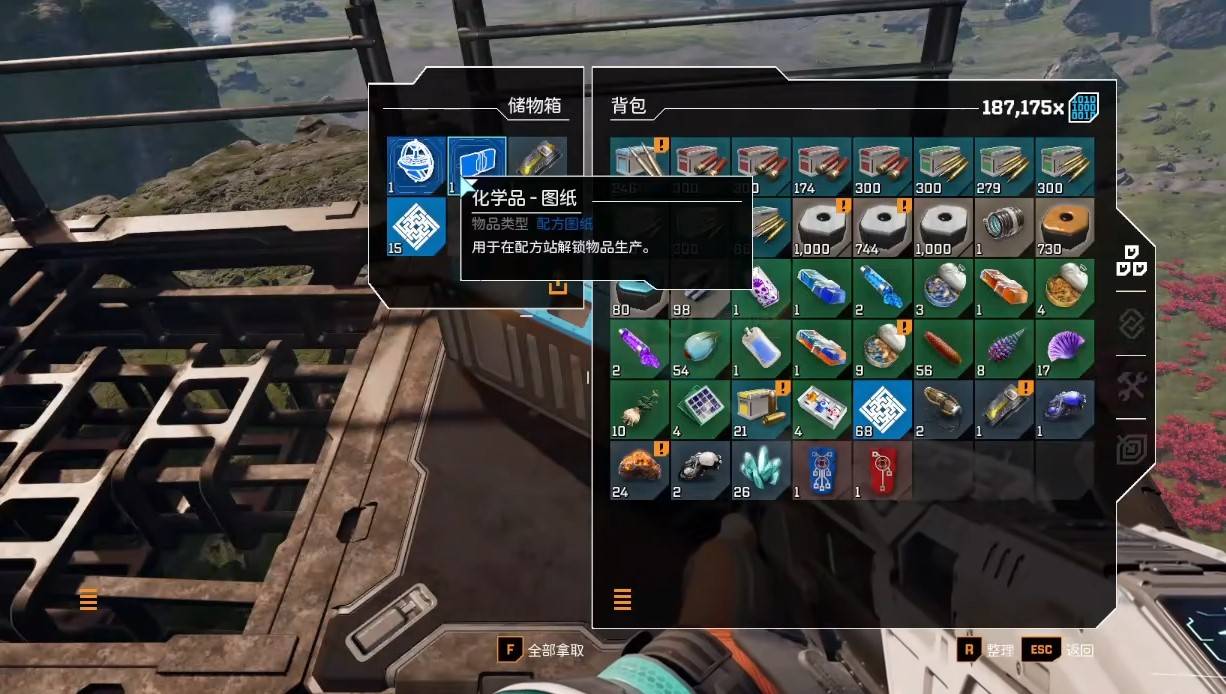Screen dimensions: 1226x694
Task: Select the blue circuit keycard item
Action: point(822,470)
